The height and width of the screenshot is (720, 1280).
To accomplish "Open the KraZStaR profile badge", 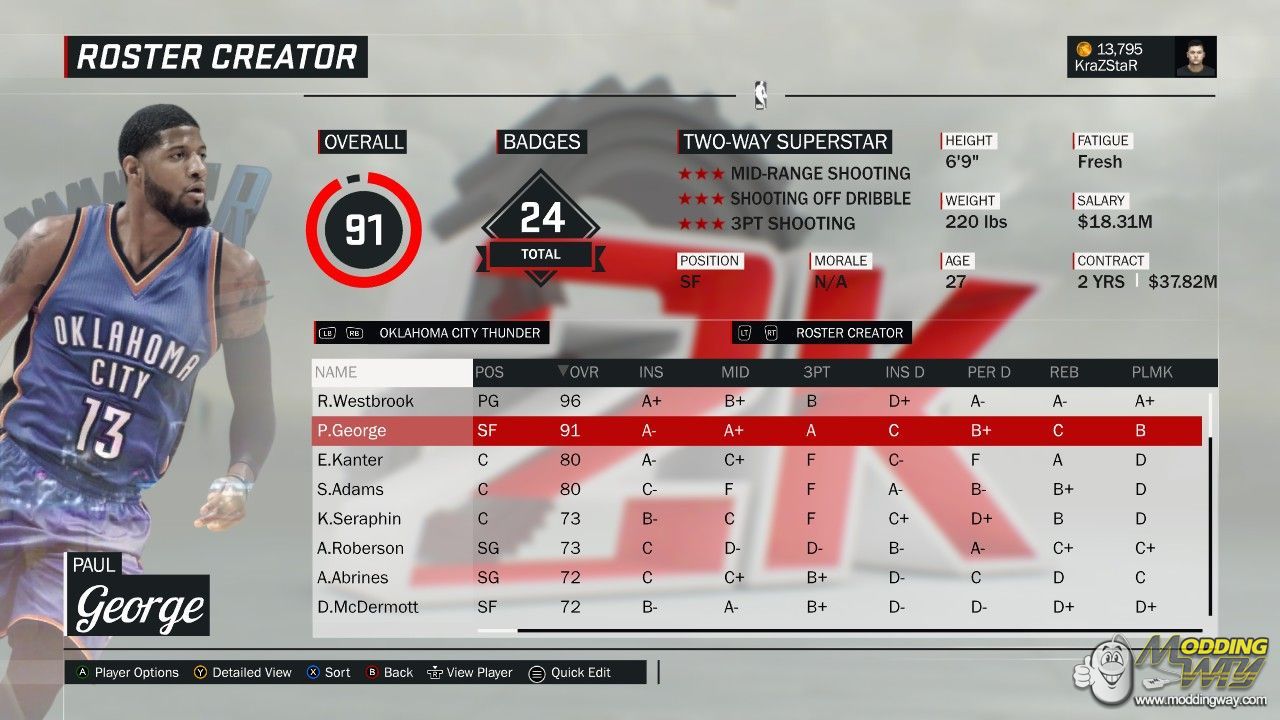I will (x=1141, y=58).
